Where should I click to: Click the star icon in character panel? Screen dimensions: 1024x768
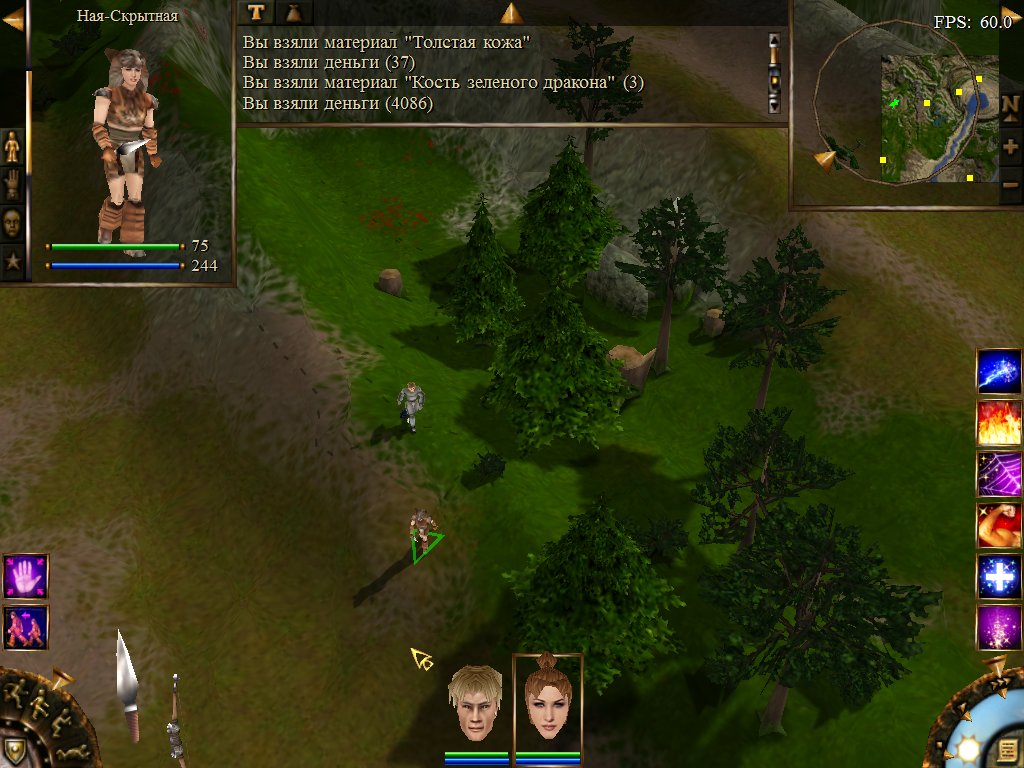pos(12,262)
